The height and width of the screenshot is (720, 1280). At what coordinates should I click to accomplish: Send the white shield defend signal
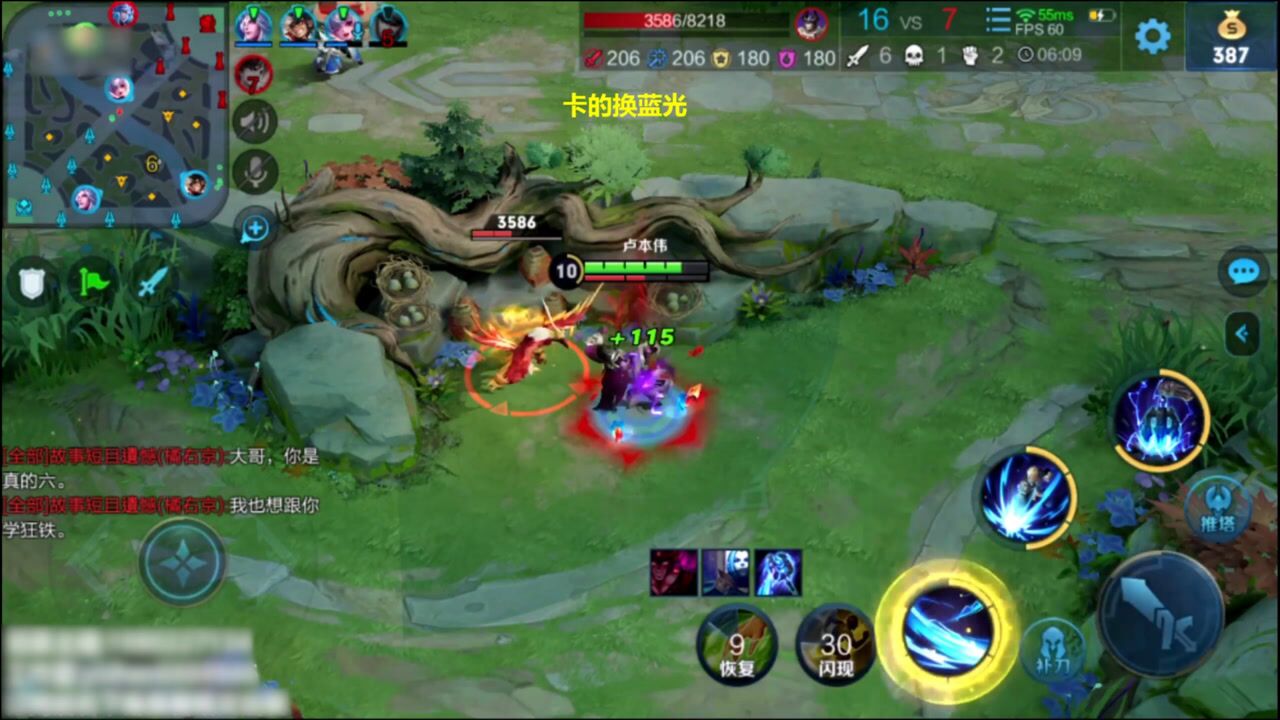point(33,283)
